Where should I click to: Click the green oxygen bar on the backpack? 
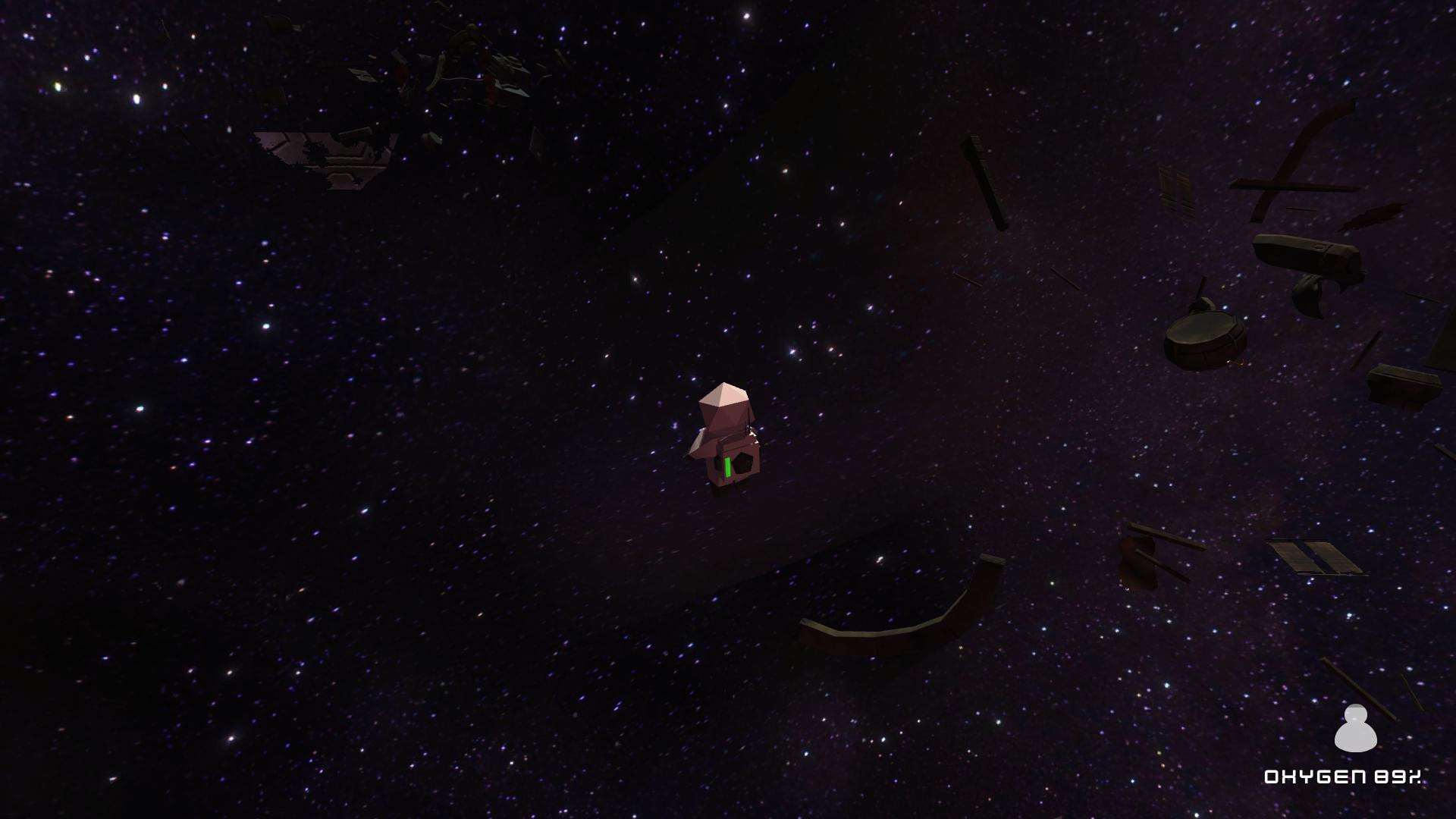pyautogui.click(x=728, y=466)
